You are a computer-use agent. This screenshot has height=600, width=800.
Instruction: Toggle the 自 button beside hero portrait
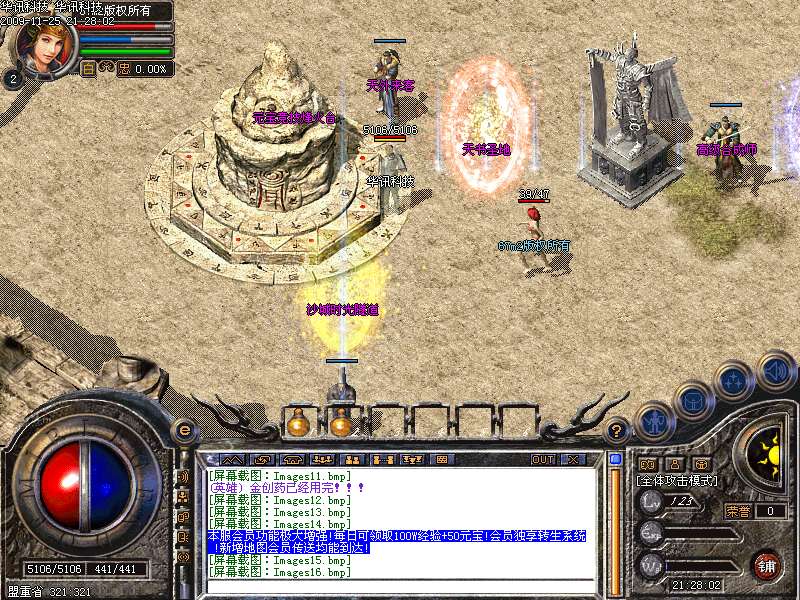point(88,69)
